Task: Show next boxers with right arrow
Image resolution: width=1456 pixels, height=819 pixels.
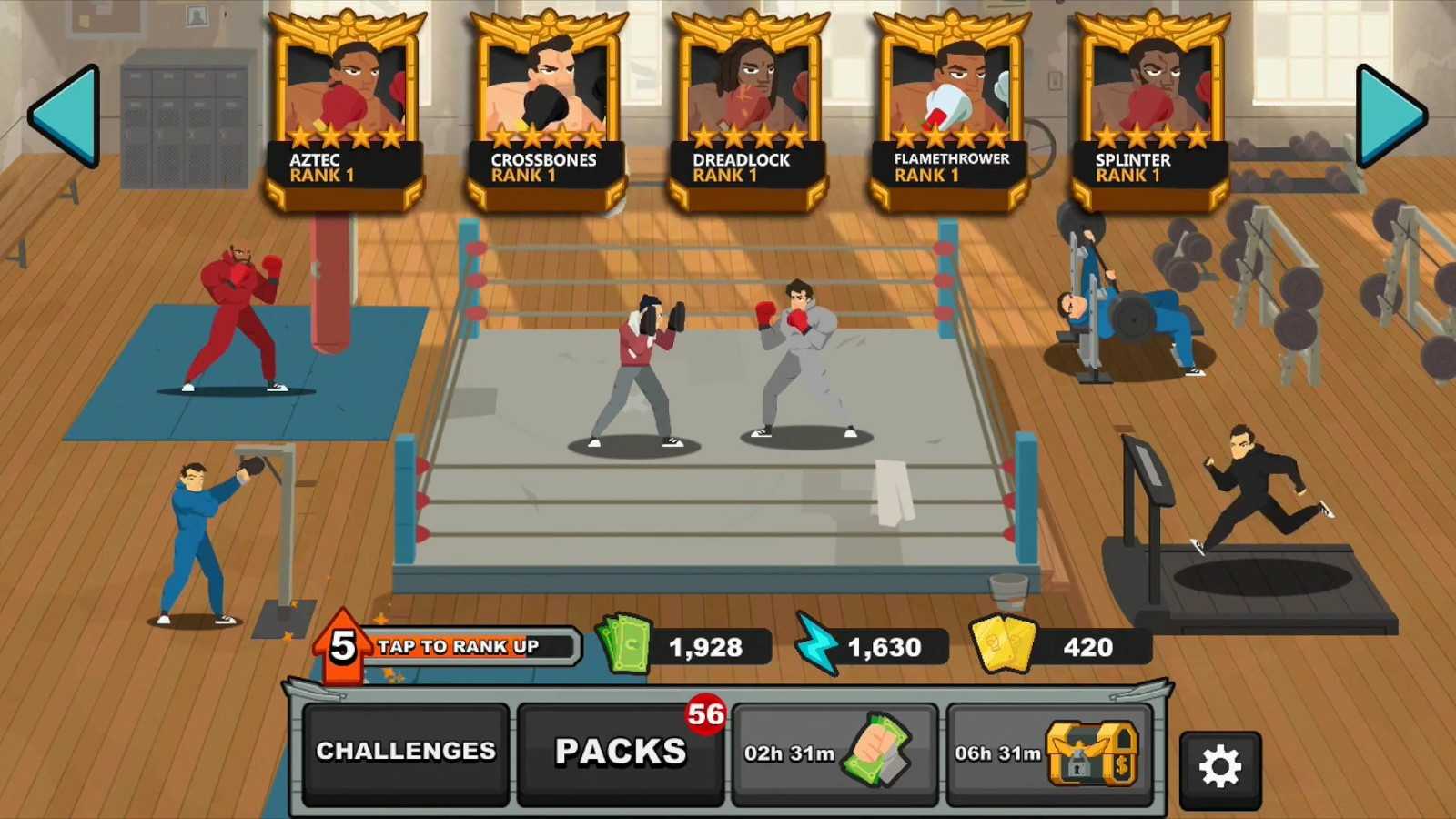Action: click(1390, 116)
